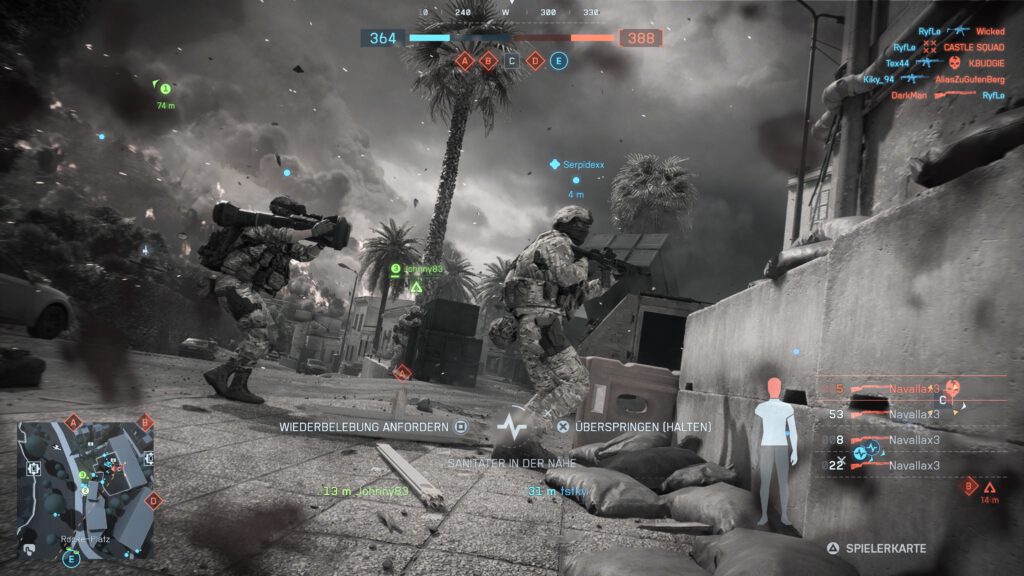Click objective C in the top capture bar
Image resolution: width=1024 pixels, height=576 pixels.
(x=512, y=61)
